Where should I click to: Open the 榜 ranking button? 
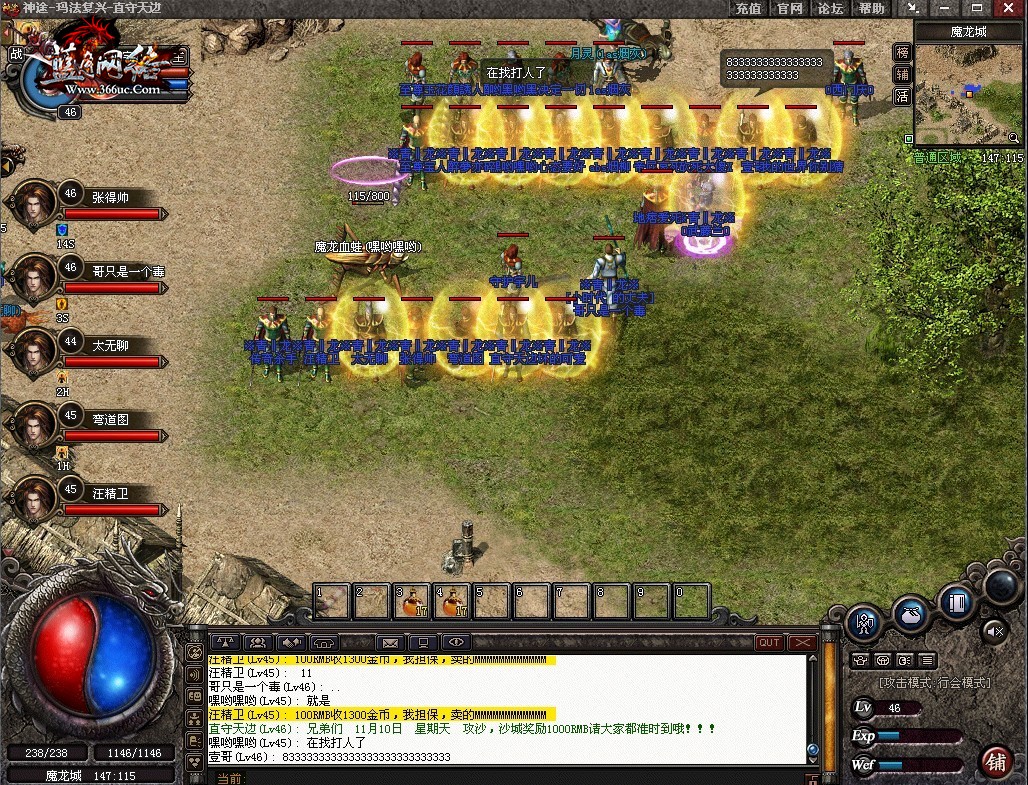pos(902,53)
